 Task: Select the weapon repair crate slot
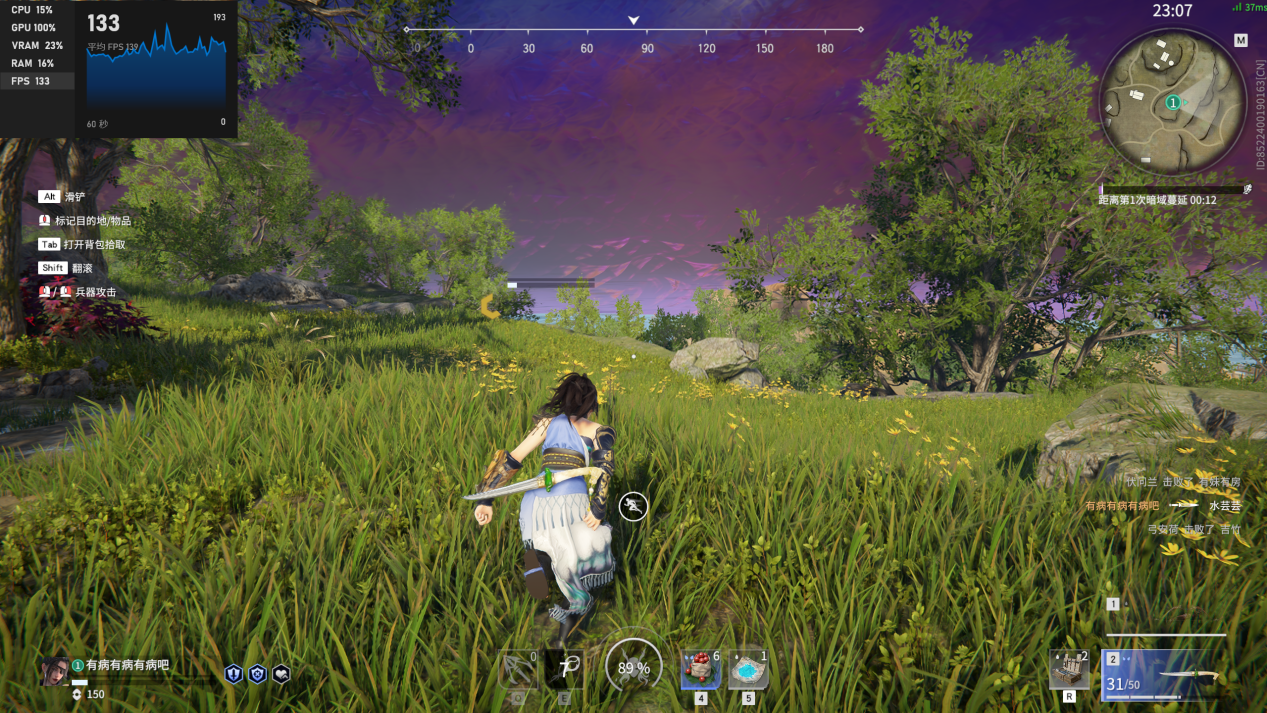(x=1069, y=669)
